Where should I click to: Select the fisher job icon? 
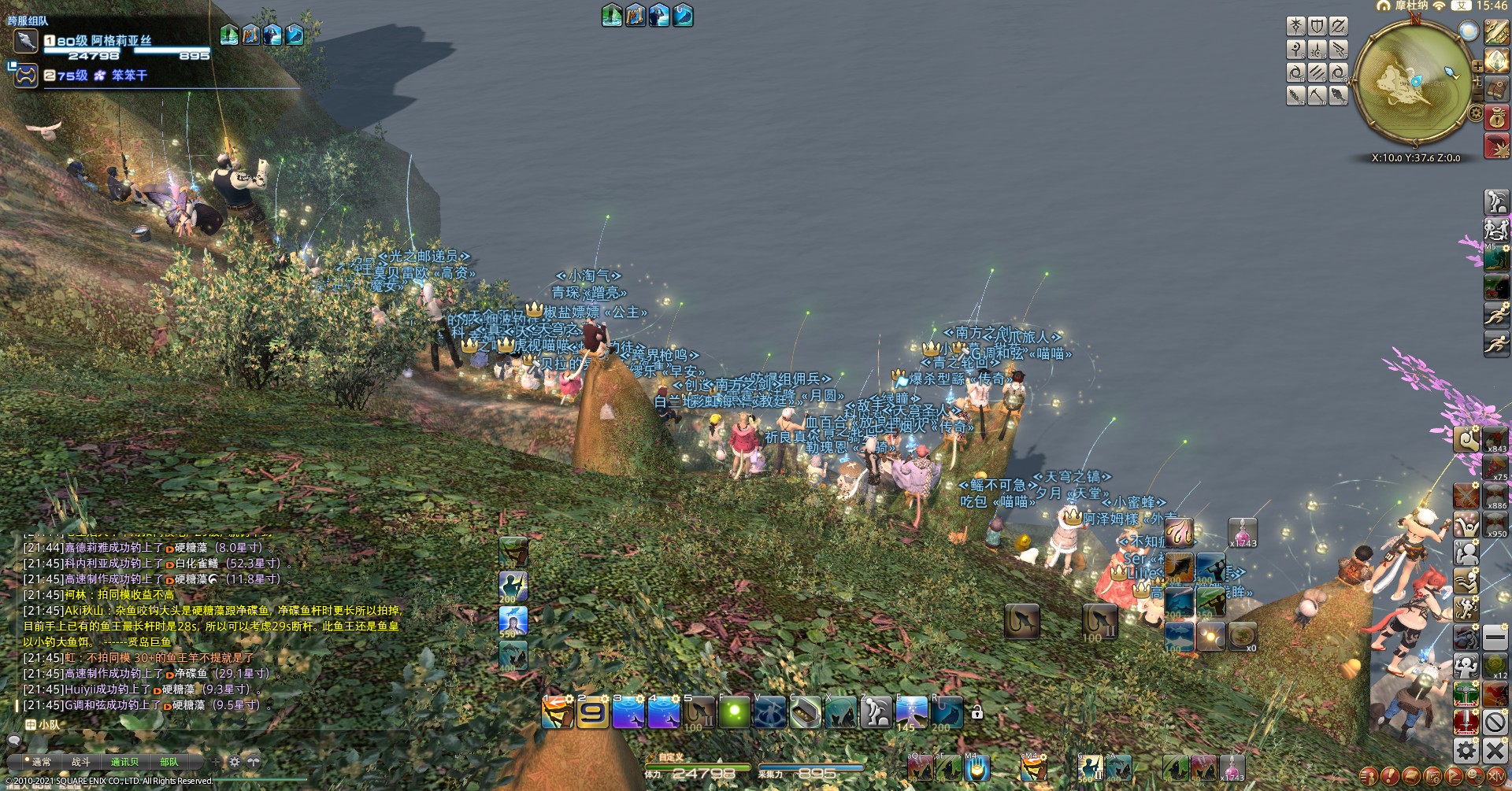[1338, 96]
